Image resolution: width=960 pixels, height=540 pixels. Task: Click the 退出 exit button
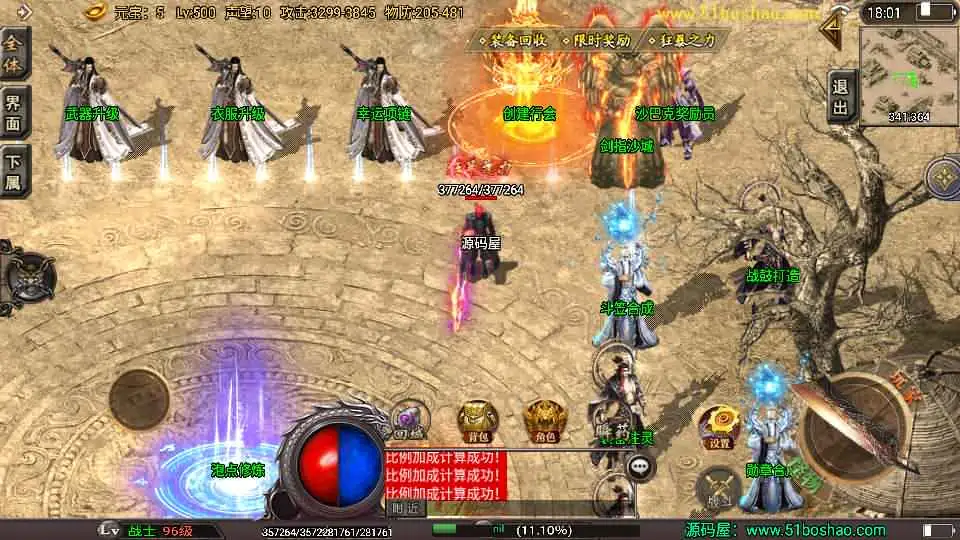click(x=841, y=97)
